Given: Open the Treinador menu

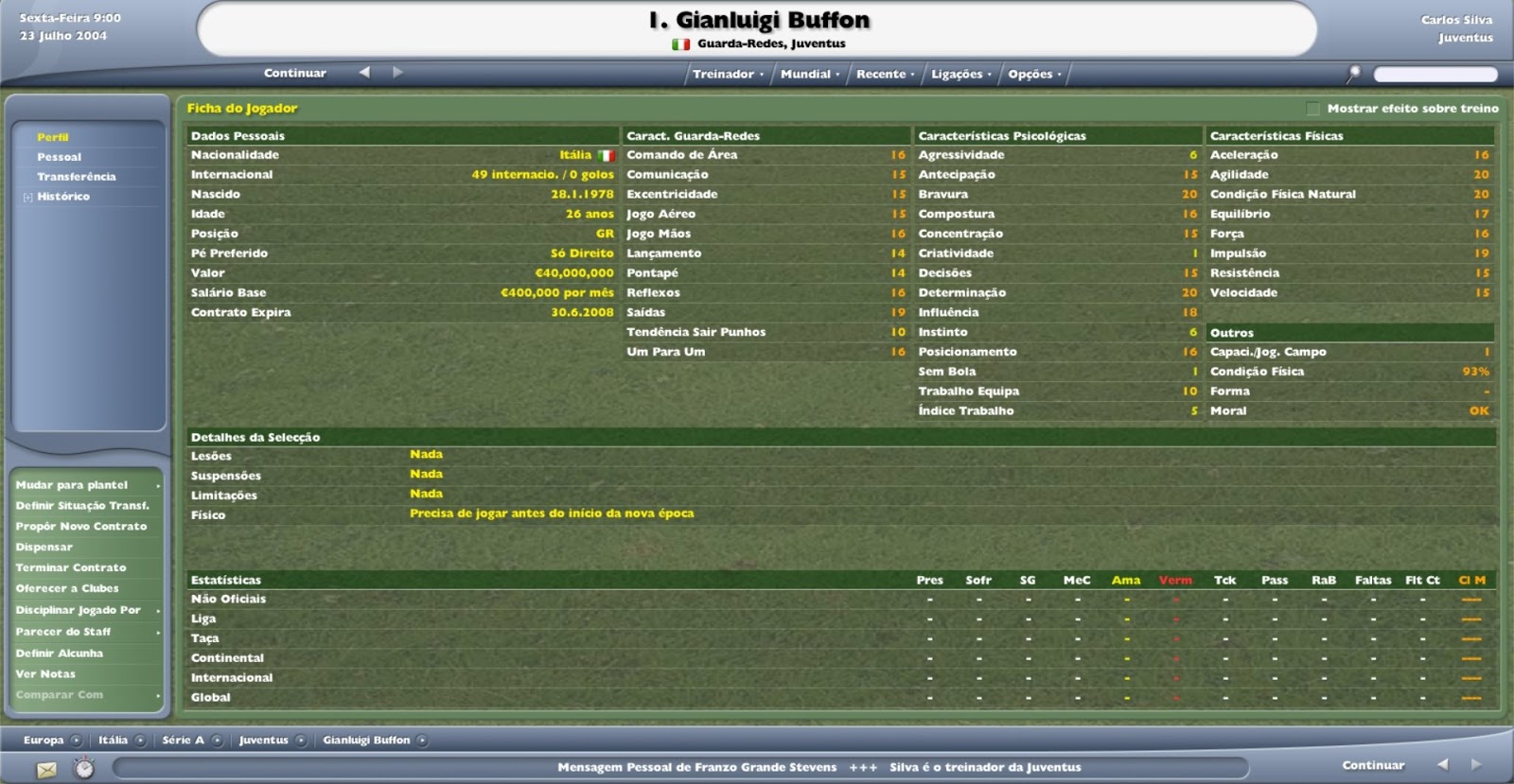Looking at the screenshot, I should pos(726,73).
